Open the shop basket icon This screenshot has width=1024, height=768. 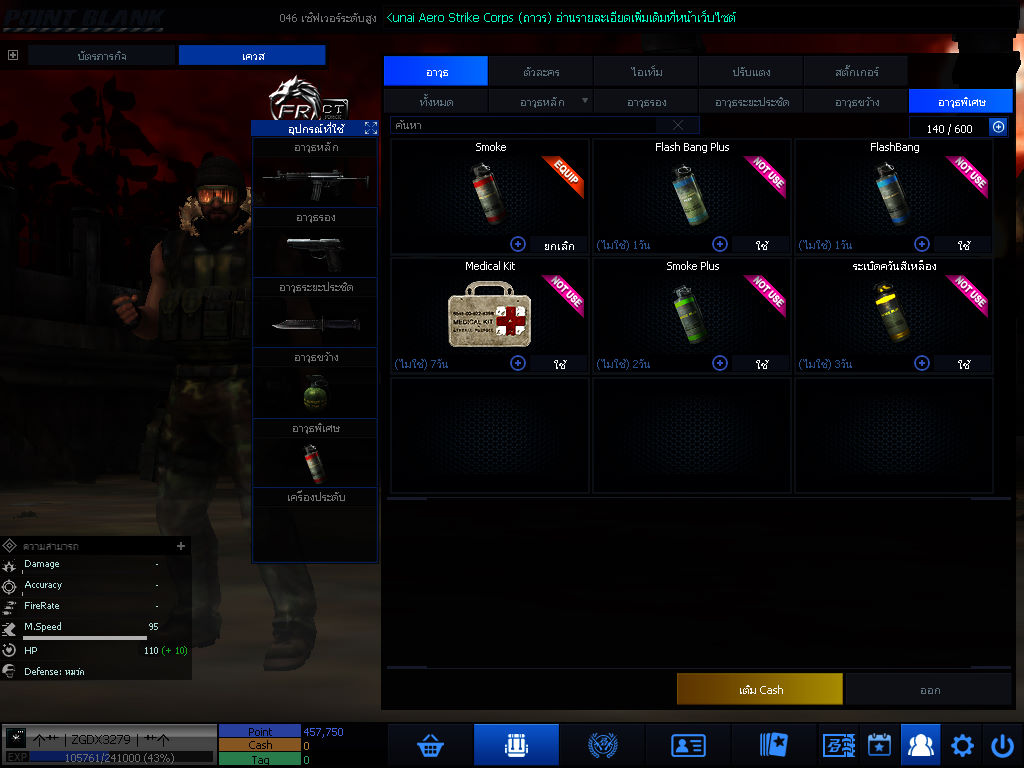pyautogui.click(x=431, y=745)
